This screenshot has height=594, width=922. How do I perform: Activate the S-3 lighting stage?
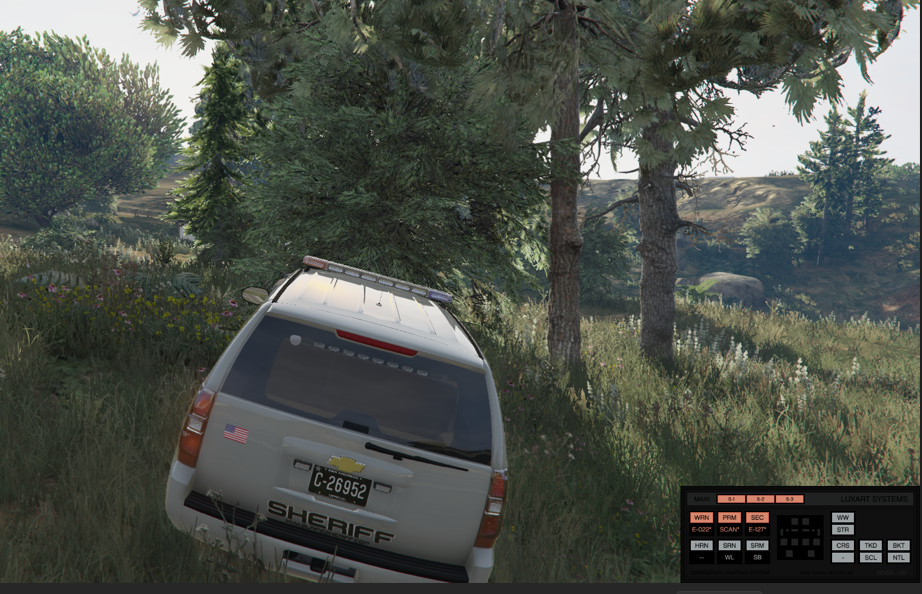(x=790, y=499)
